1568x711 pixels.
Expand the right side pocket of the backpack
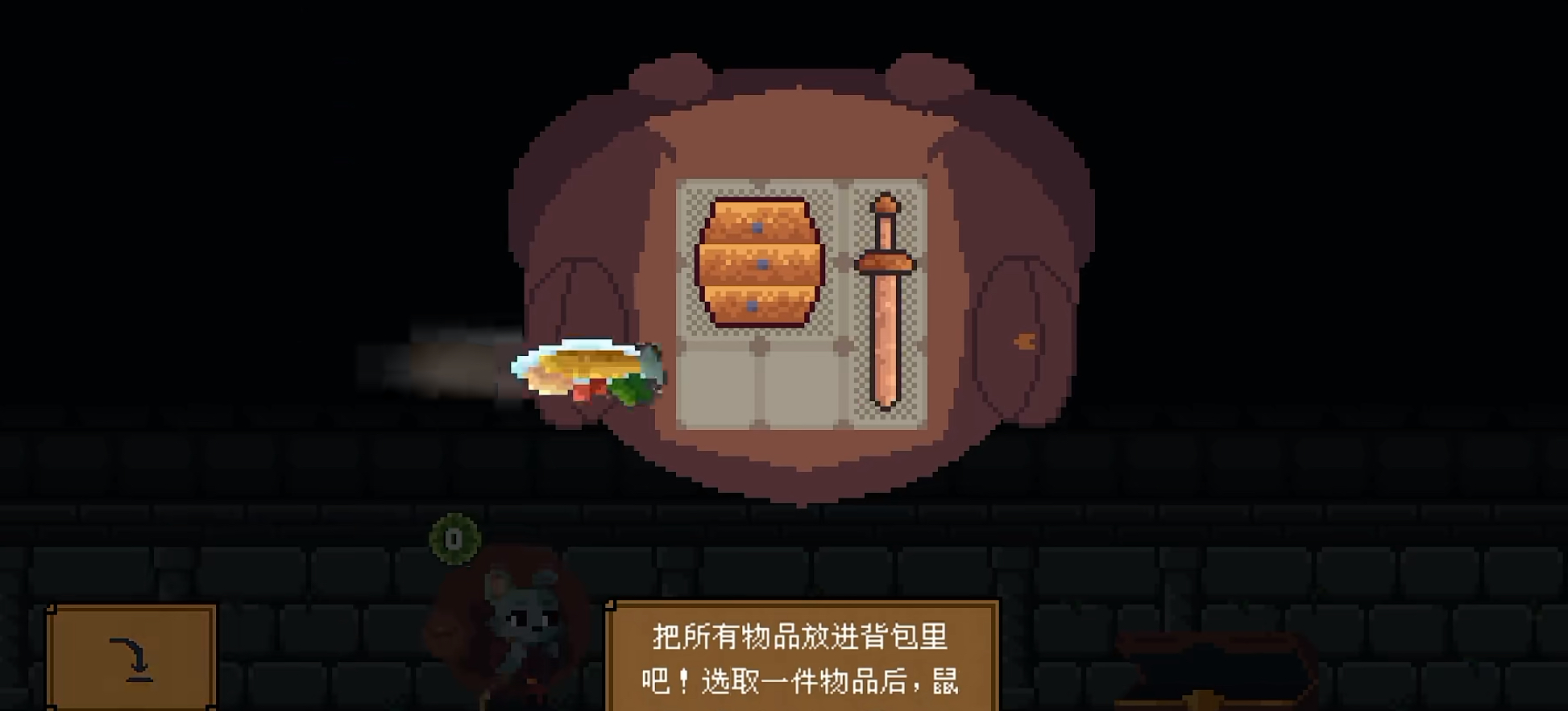pyautogui.click(x=1019, y=338)
